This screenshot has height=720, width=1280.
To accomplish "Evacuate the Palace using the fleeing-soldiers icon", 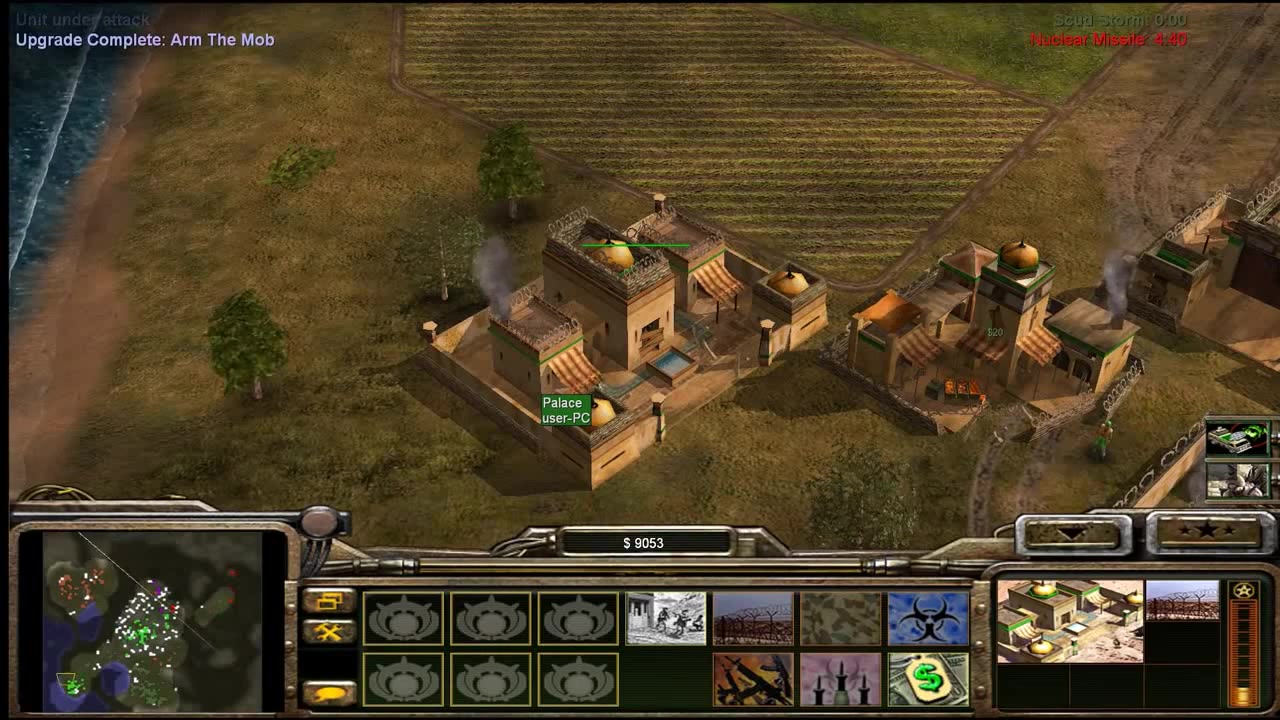I will point(666,618).
